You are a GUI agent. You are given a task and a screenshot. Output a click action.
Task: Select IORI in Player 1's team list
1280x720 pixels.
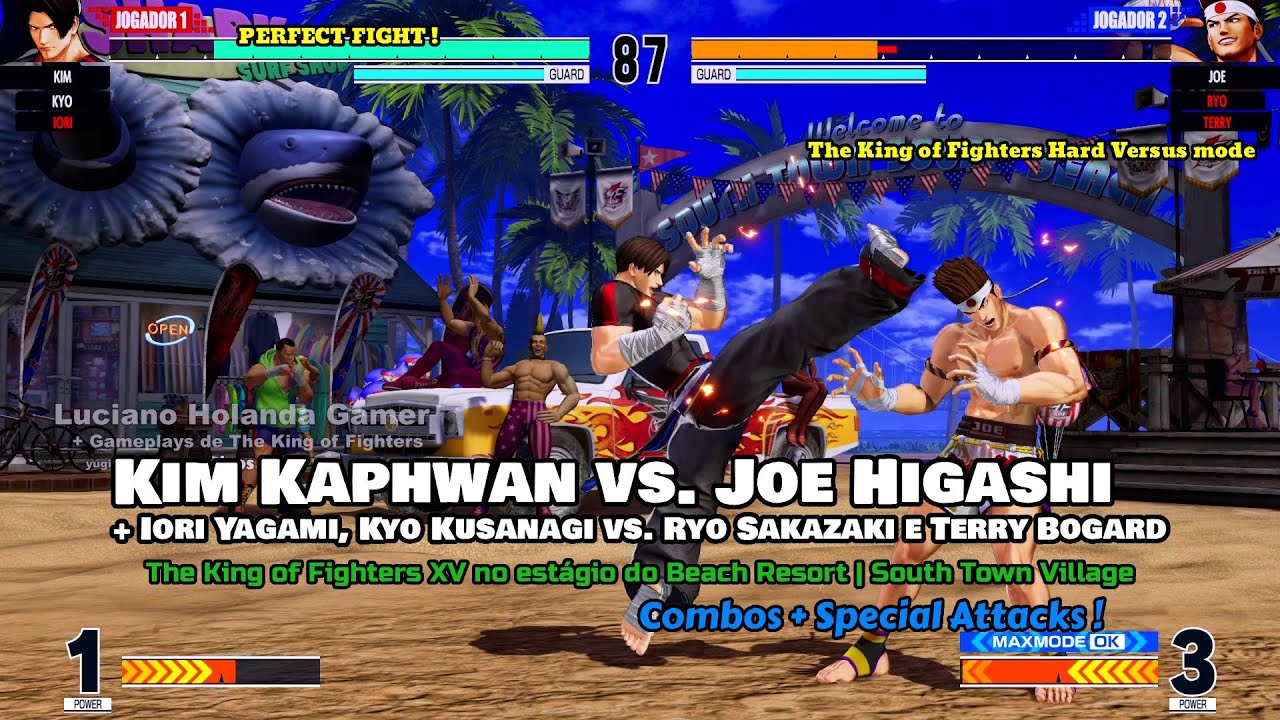[61, 121]
